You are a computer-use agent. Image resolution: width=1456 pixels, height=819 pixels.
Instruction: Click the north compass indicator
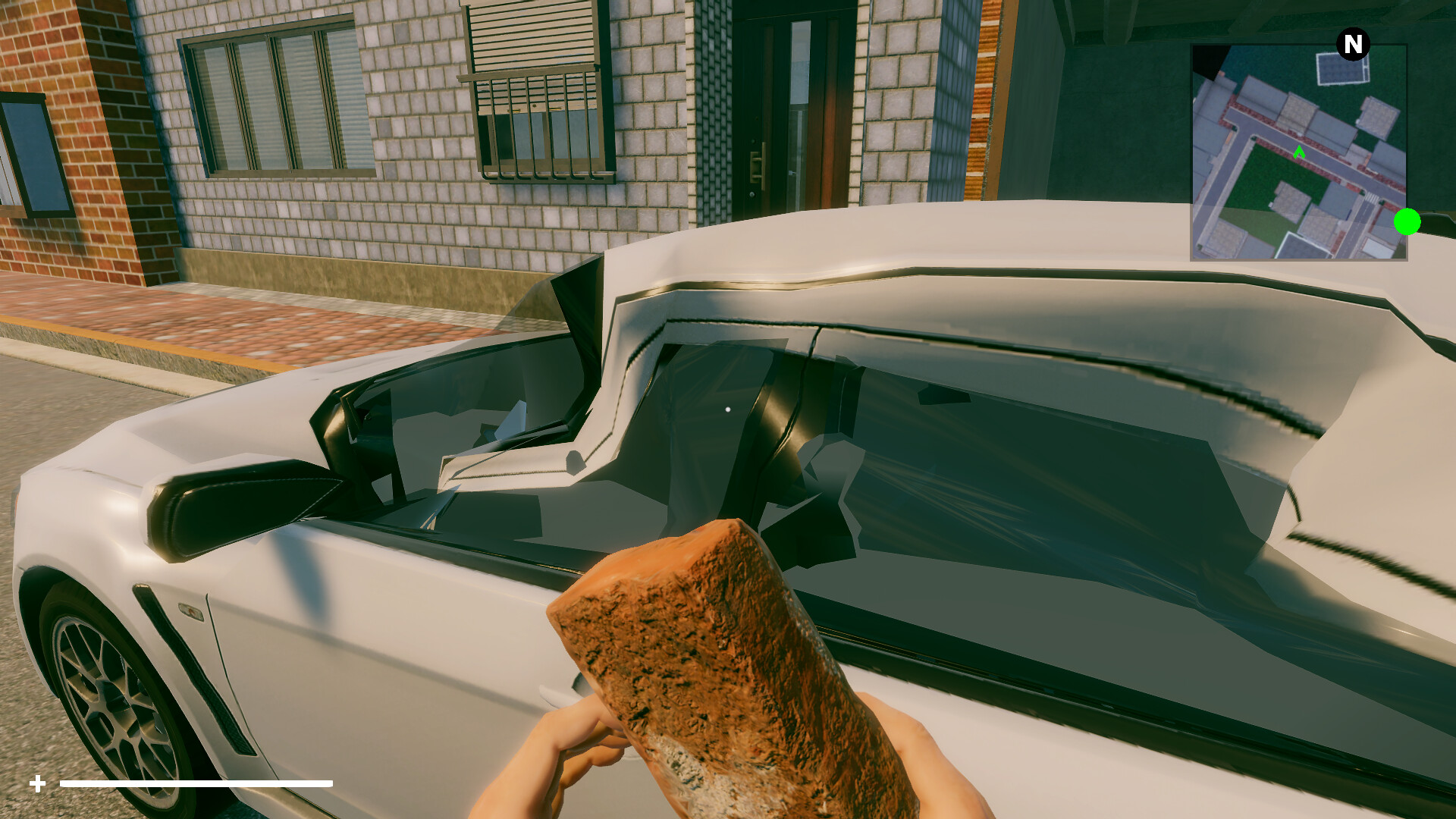1353,45
